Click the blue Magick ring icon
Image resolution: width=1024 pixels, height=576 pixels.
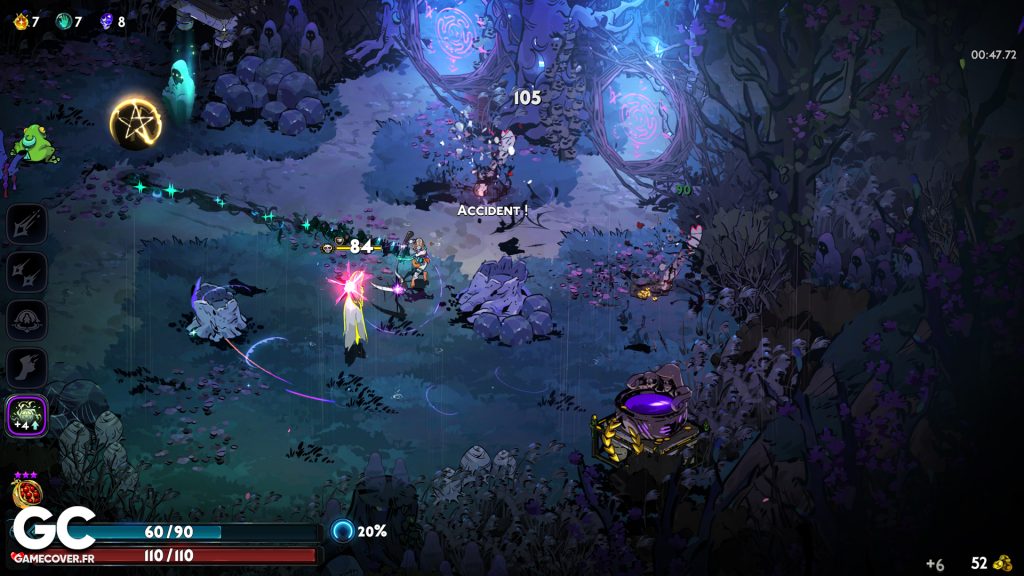coord(342,530)
